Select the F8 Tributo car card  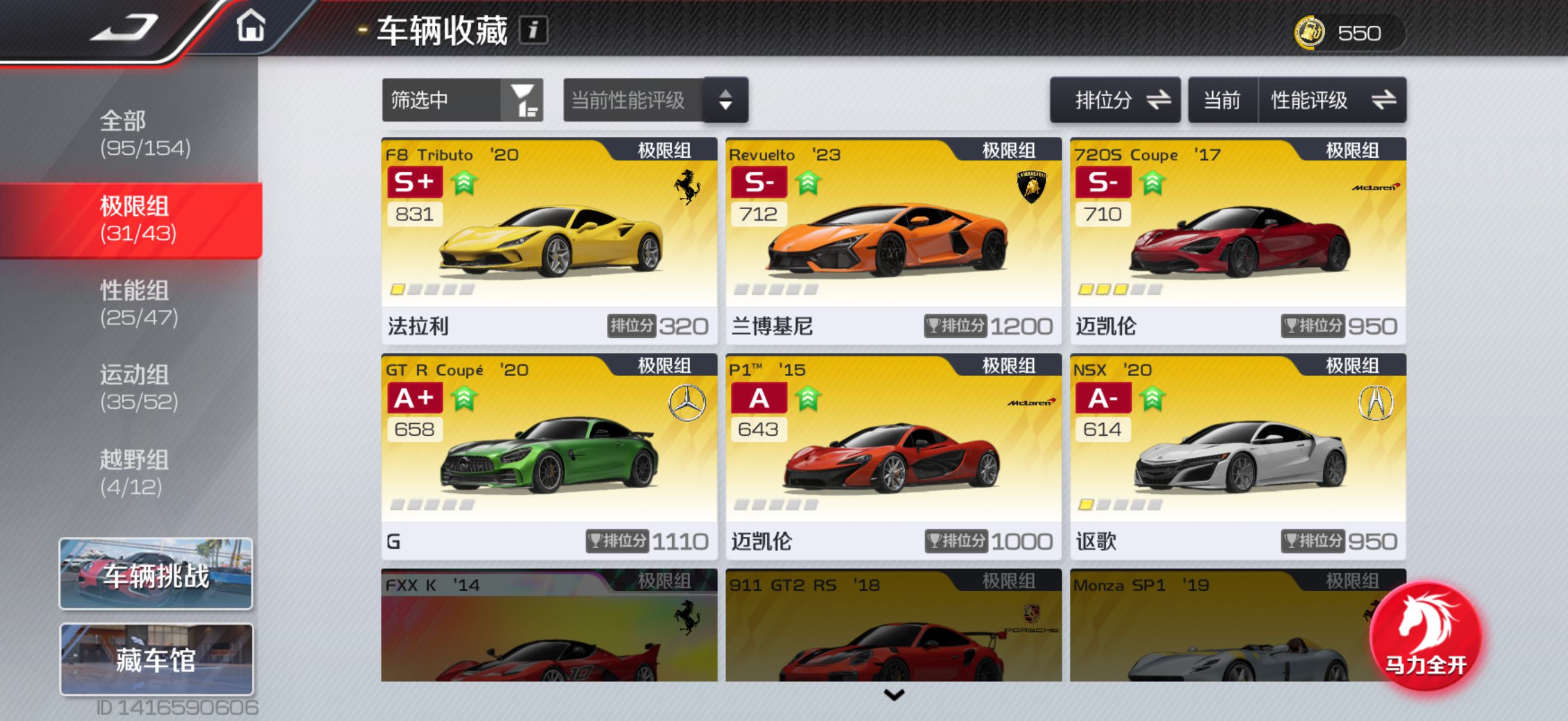(548, 240)
